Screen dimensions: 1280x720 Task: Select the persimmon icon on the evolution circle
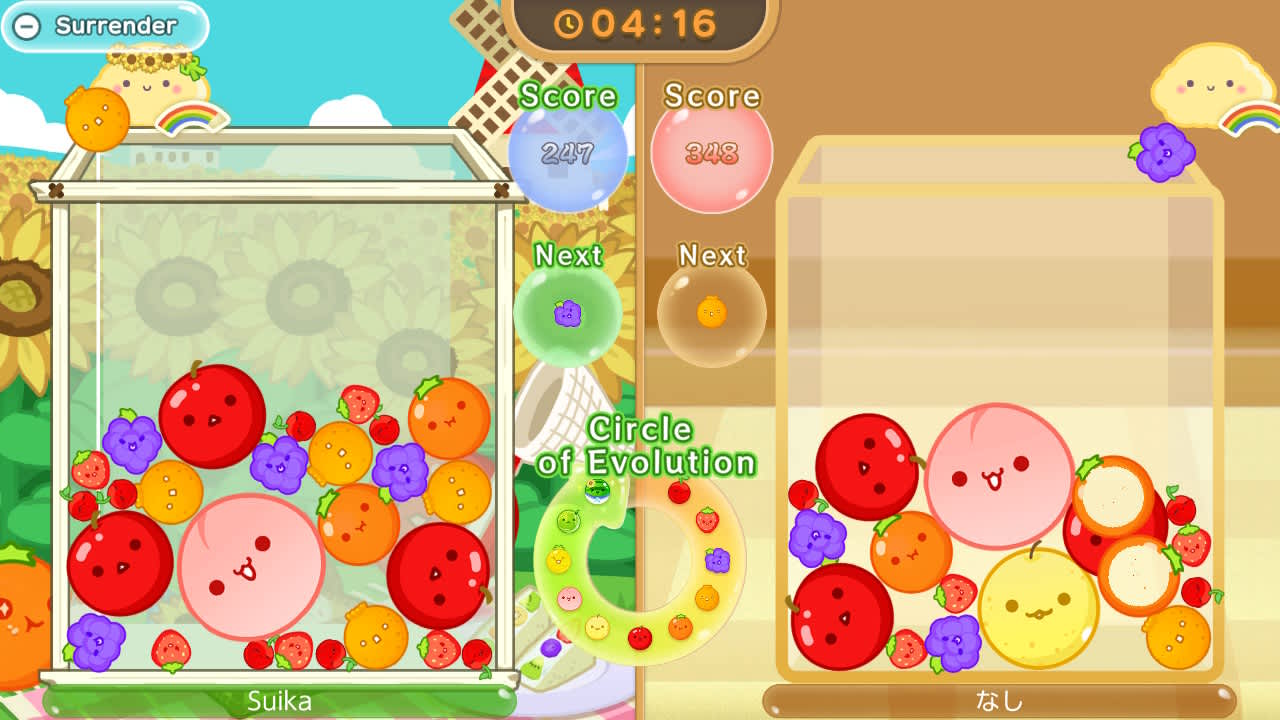[x=679, y=627]
